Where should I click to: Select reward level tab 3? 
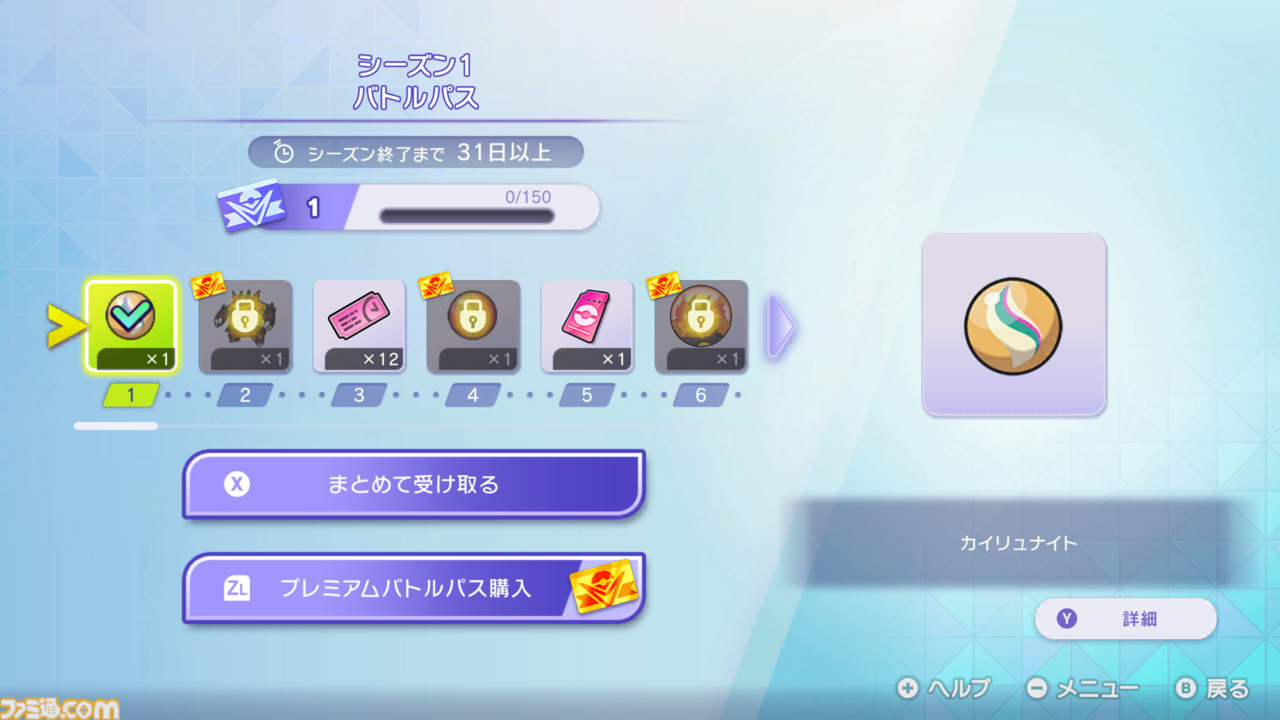click(359, 395)
